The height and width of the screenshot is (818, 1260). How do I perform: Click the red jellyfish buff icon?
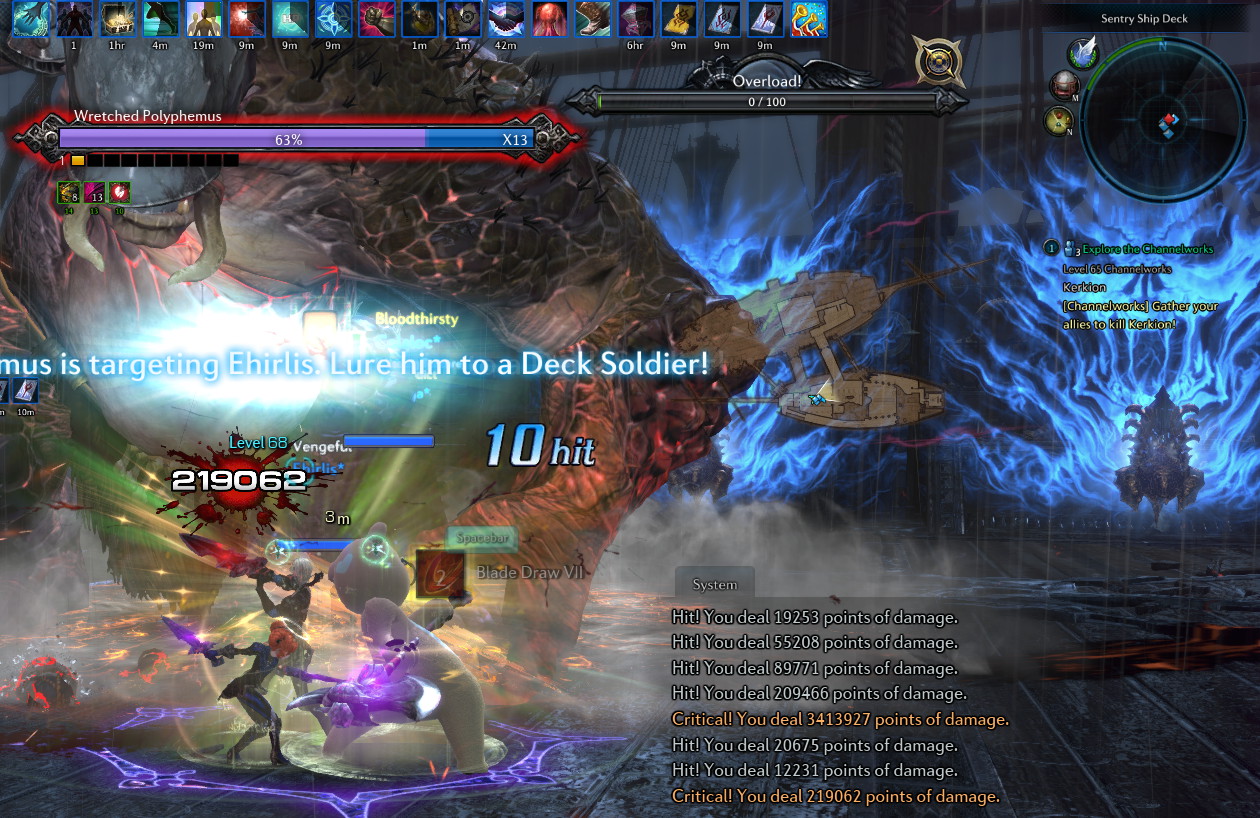tap(550, 19)
